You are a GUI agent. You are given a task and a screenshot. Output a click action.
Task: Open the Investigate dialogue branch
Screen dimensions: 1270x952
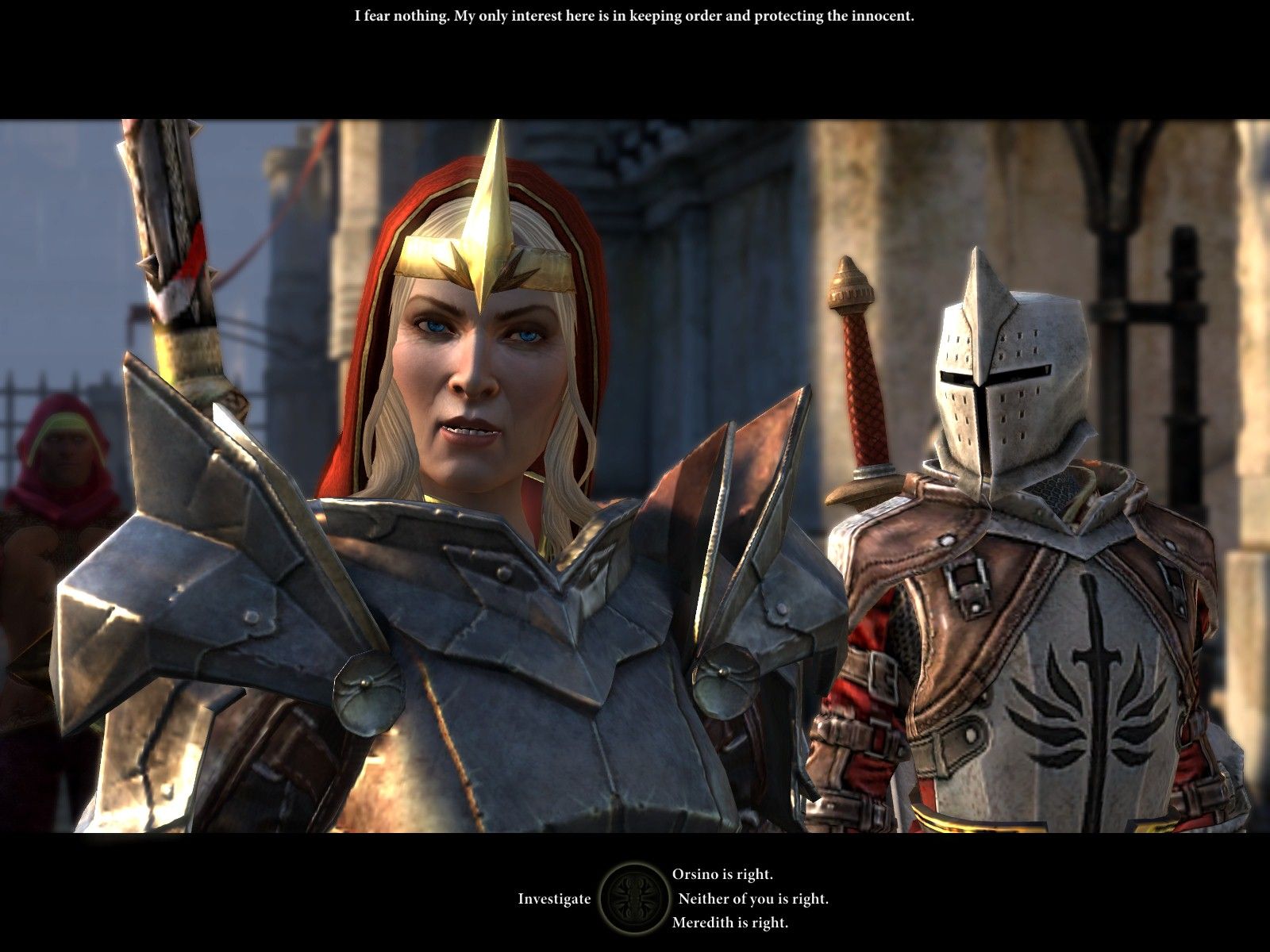pyautogui.click(x=554, y=899)
